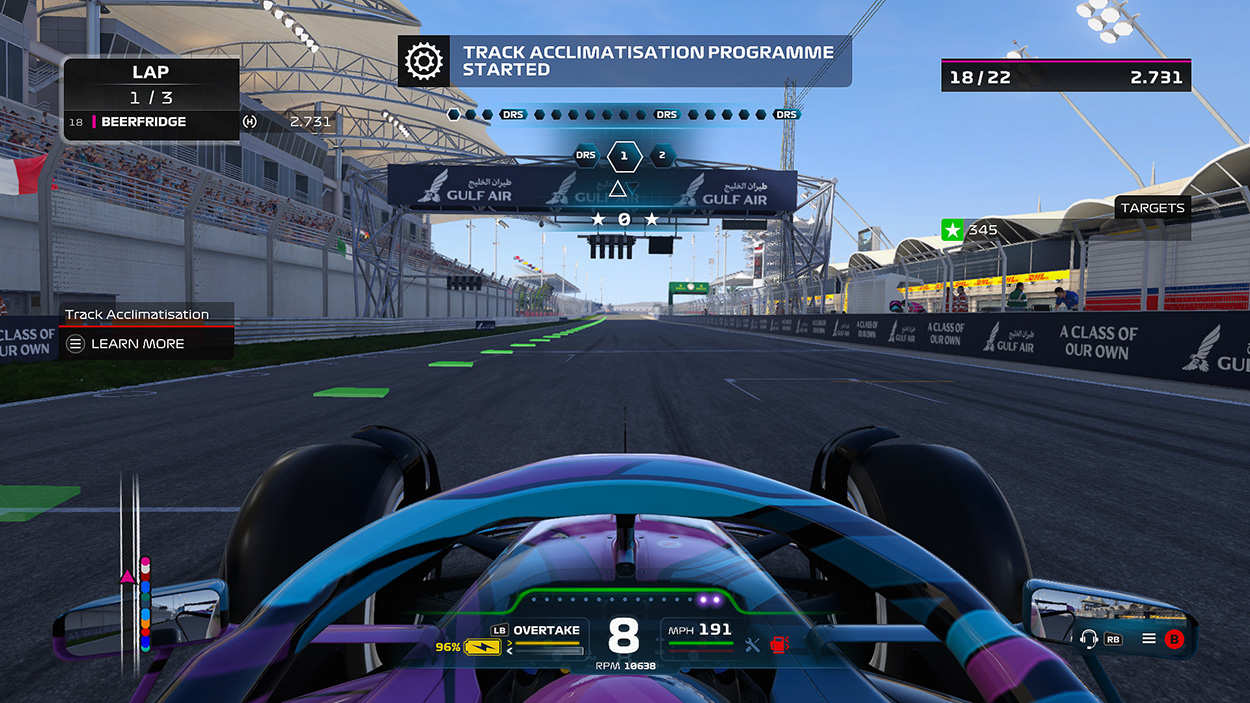
Task: Open the wrench car damage indicator
Action: tap(753, 645)
